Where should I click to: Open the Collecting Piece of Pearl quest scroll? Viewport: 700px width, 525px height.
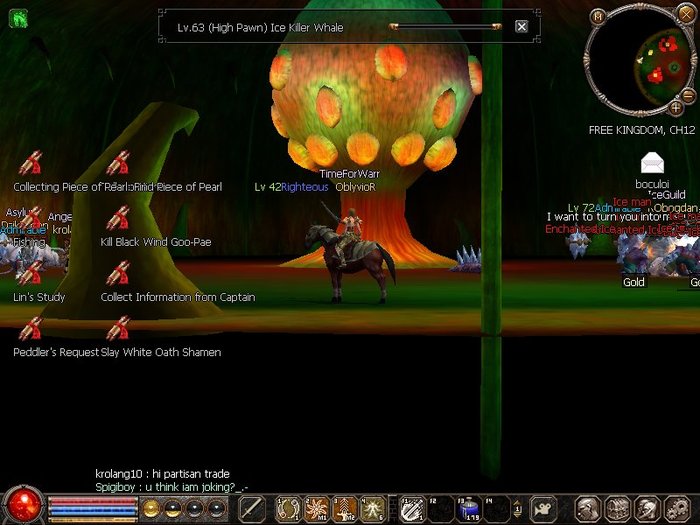(x=31, y=164)
